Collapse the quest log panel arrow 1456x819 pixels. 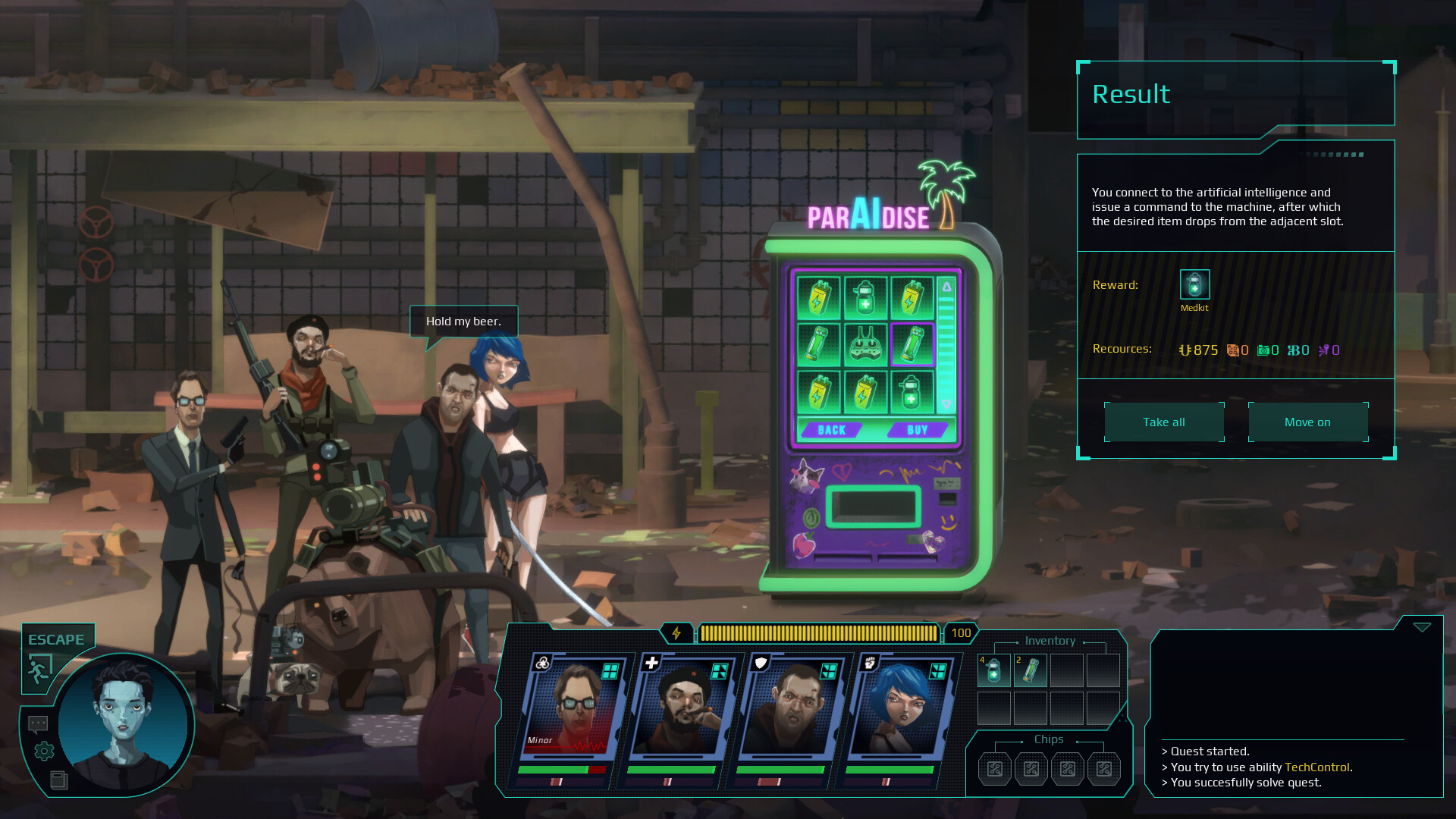[x=1422, y=627]
